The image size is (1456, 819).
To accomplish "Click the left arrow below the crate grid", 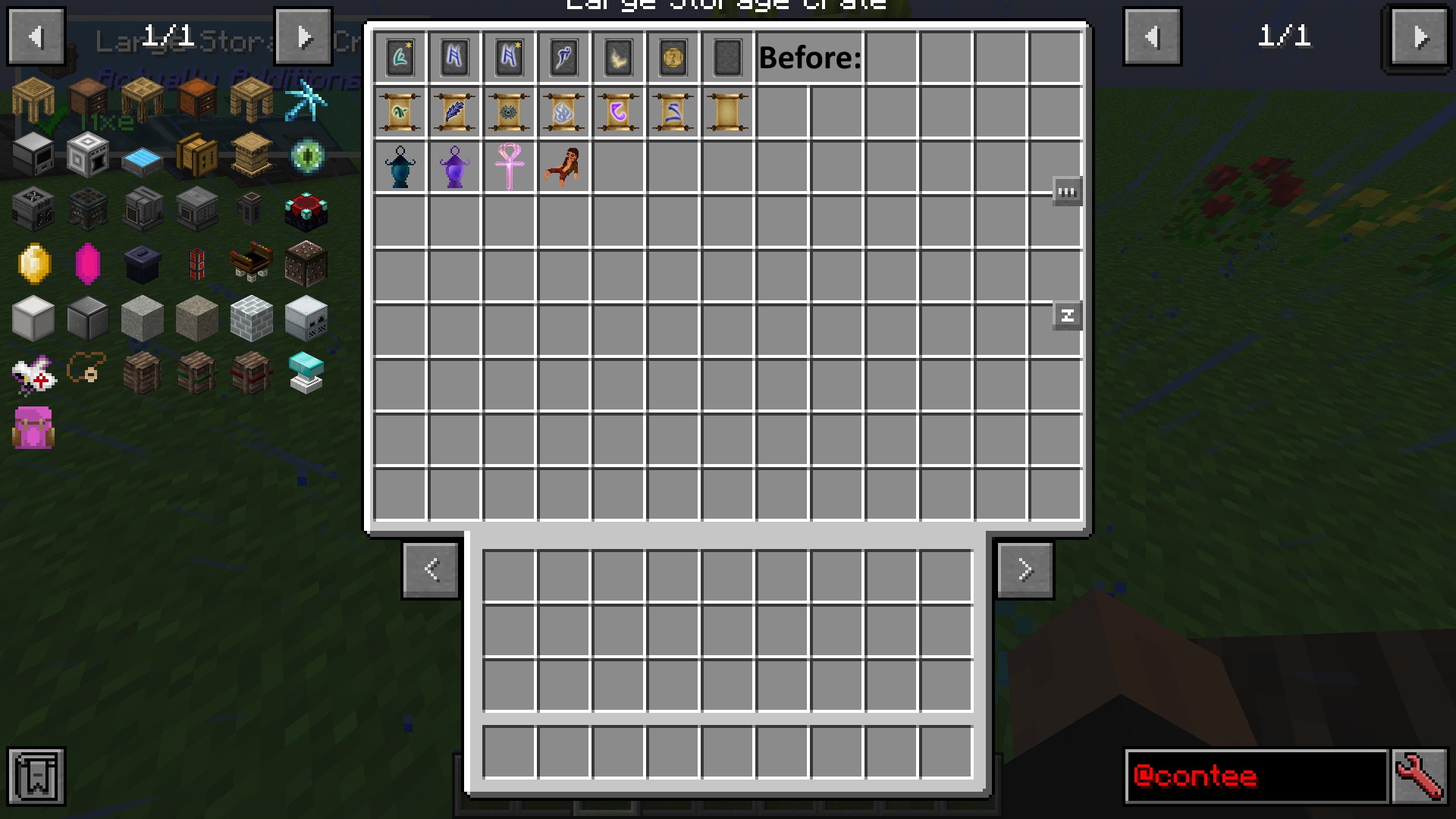I will coord(431,570).
